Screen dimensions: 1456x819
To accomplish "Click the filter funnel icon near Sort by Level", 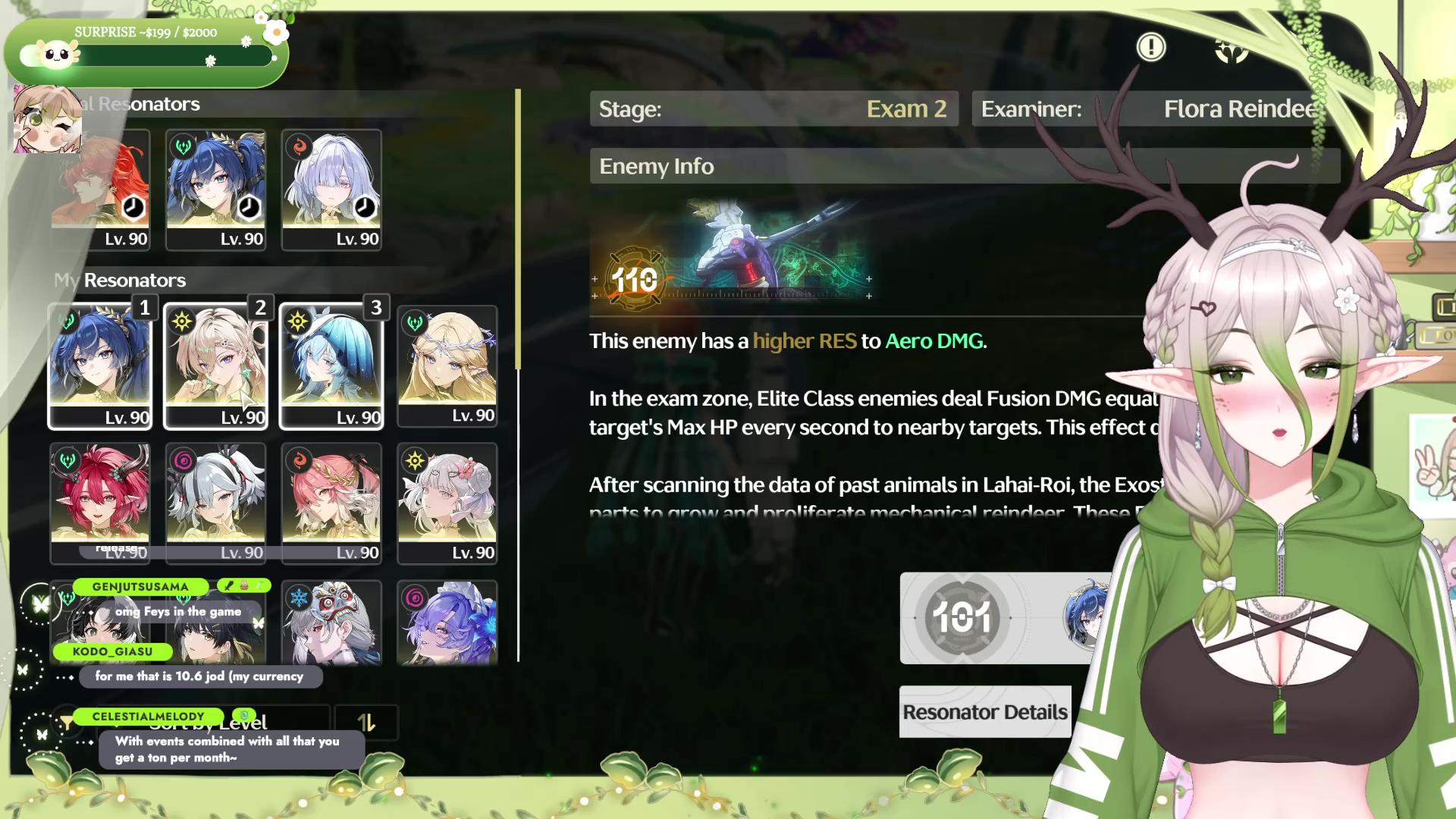I will [x=68, y=722].
